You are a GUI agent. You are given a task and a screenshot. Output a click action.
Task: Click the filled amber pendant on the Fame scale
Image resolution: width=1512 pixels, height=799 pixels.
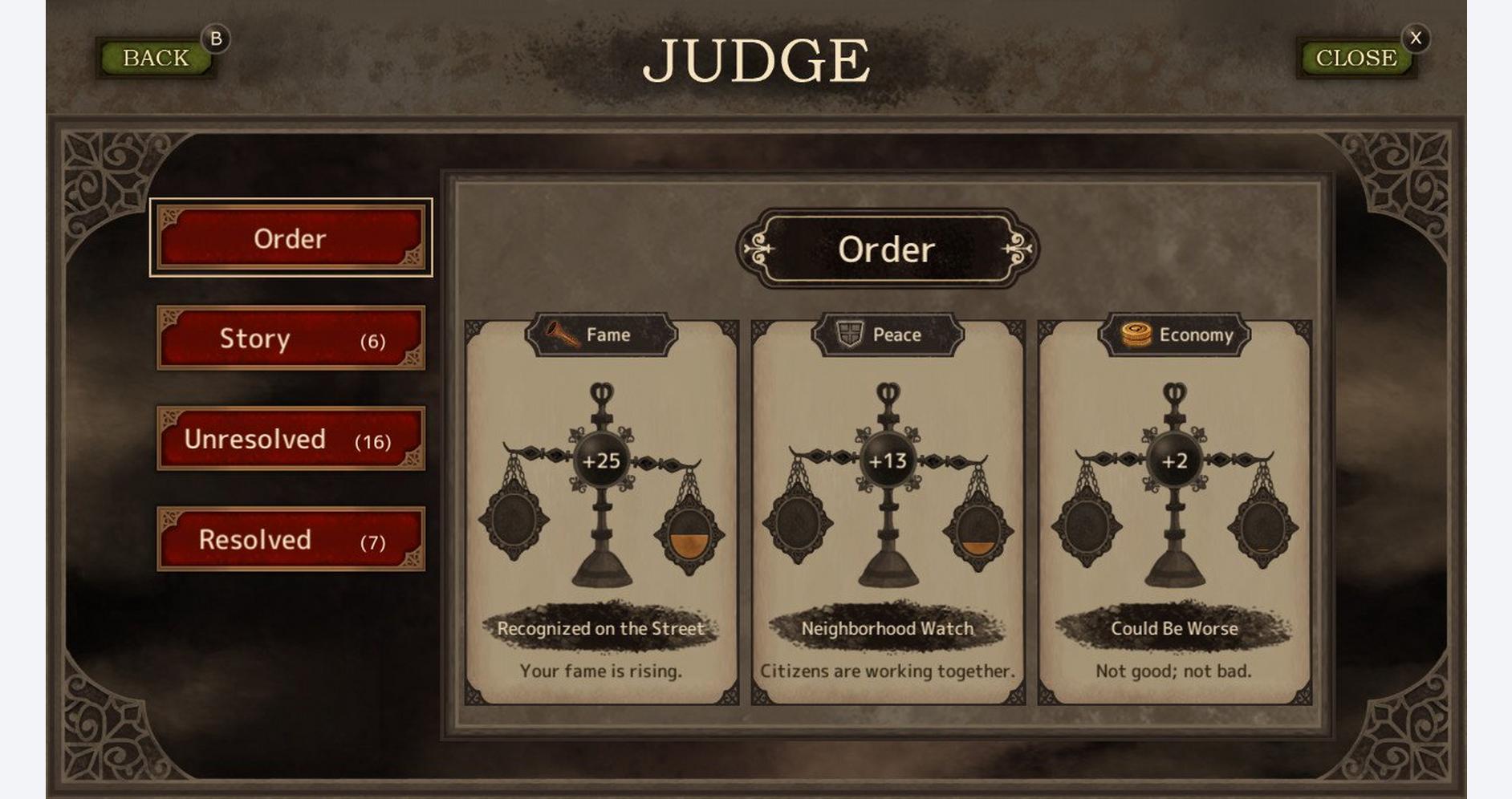(690, 537)
